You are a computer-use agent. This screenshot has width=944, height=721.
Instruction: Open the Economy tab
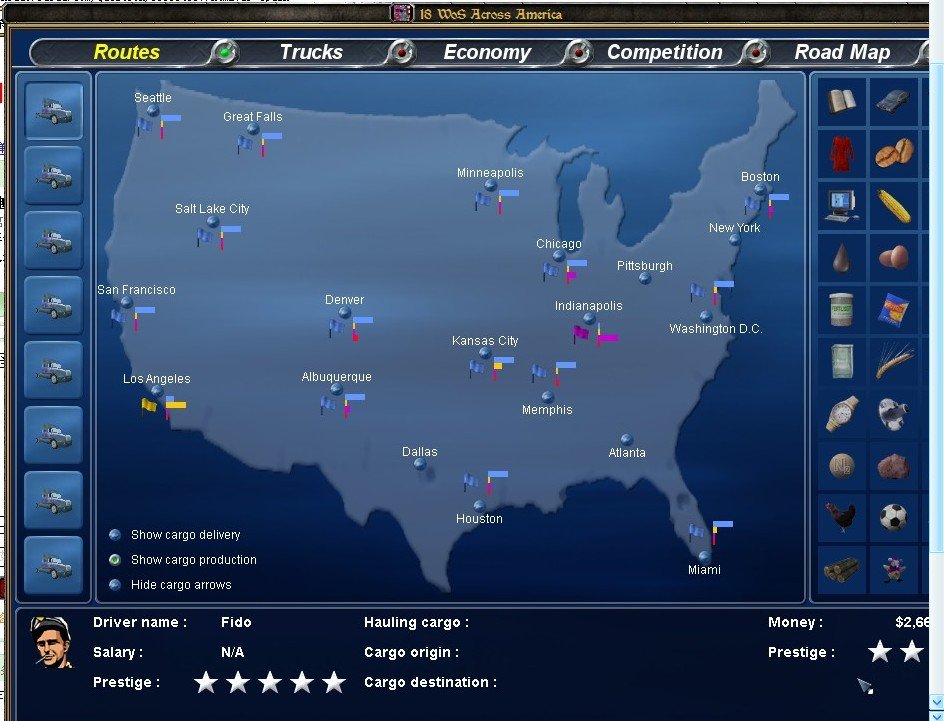[487, 52]
